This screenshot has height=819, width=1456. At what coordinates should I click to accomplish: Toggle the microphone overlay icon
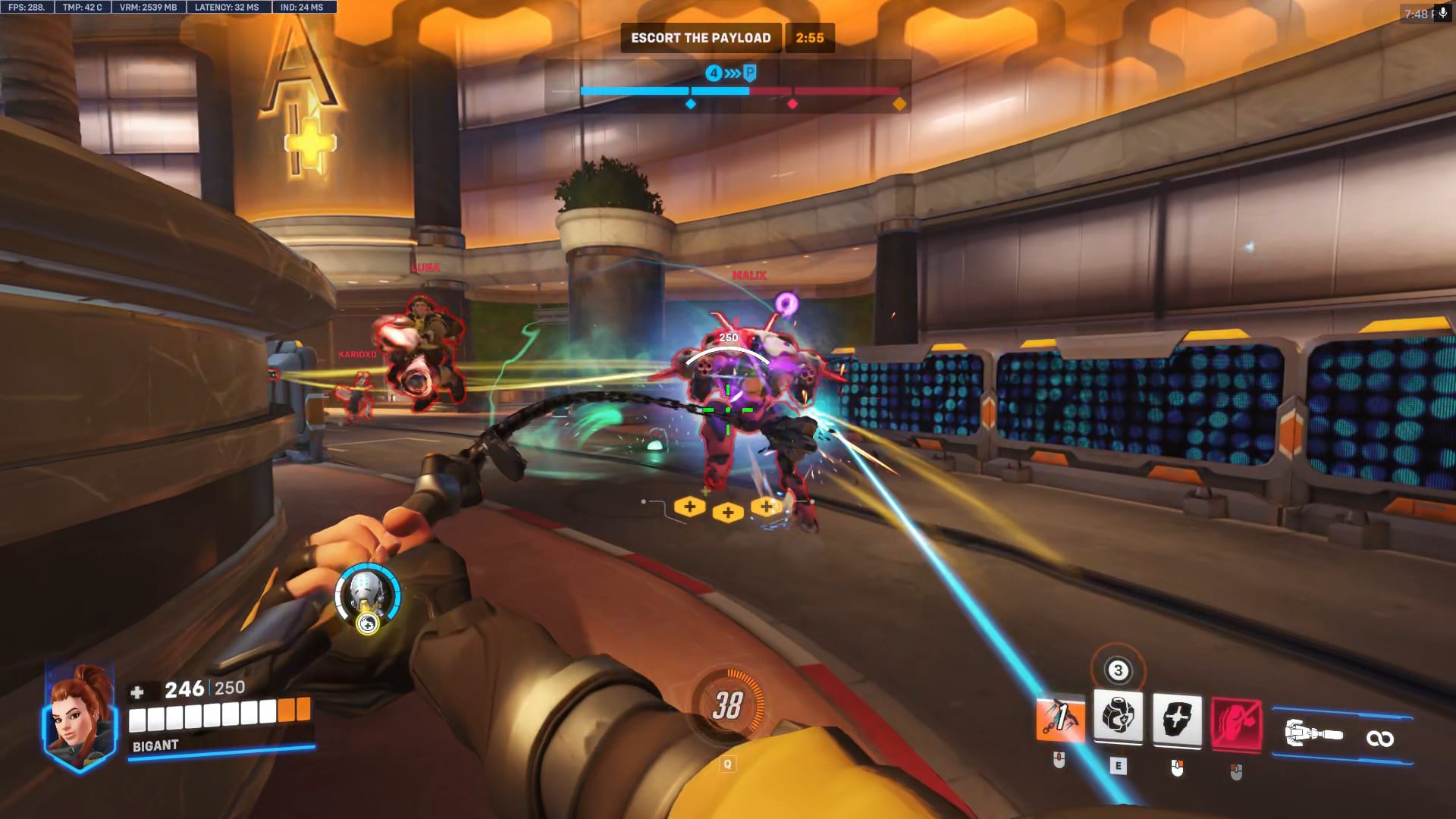point(1442,14)
